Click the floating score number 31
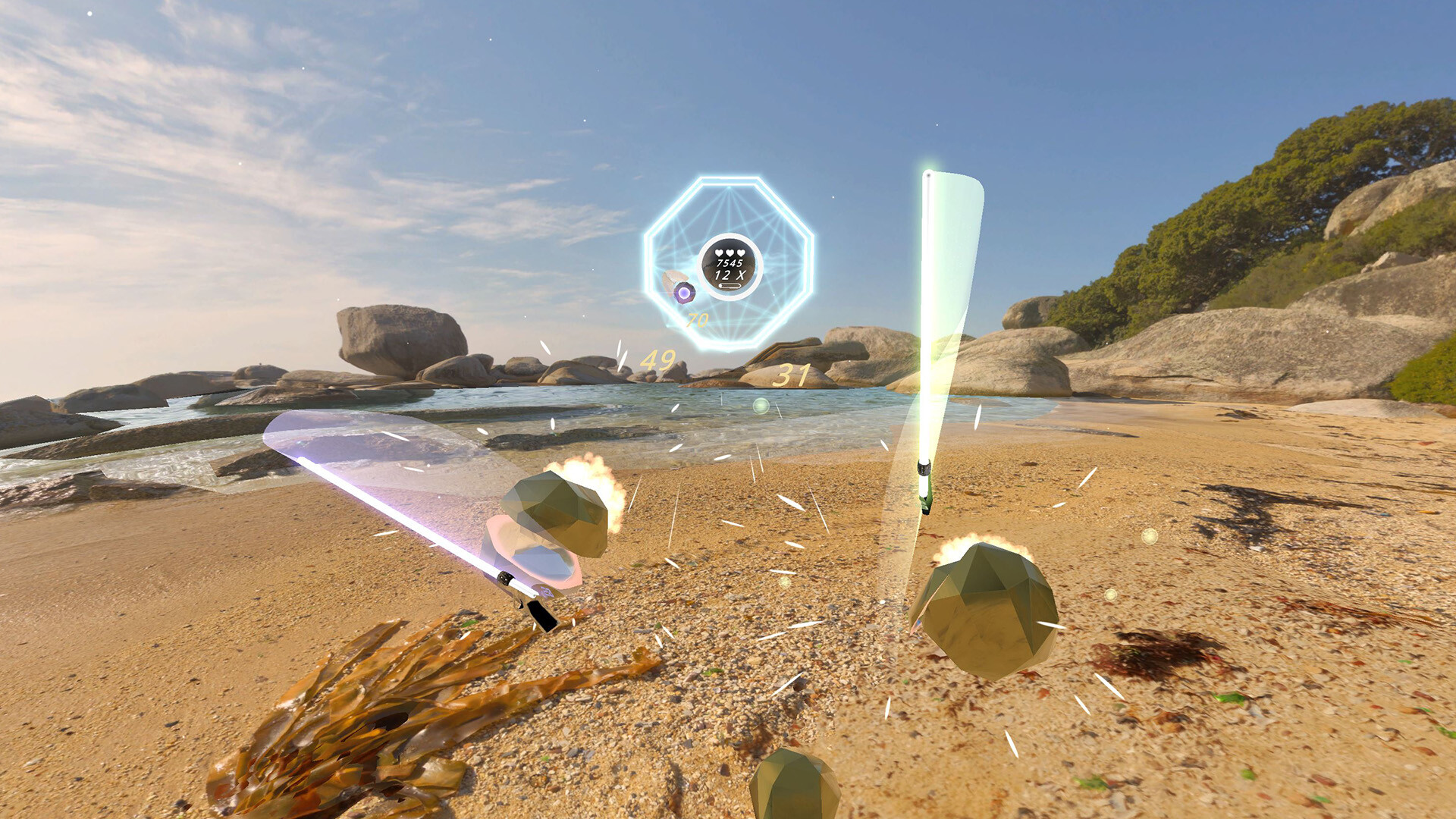The height and width of the screenshot is (819, 1456). [790, 373]
